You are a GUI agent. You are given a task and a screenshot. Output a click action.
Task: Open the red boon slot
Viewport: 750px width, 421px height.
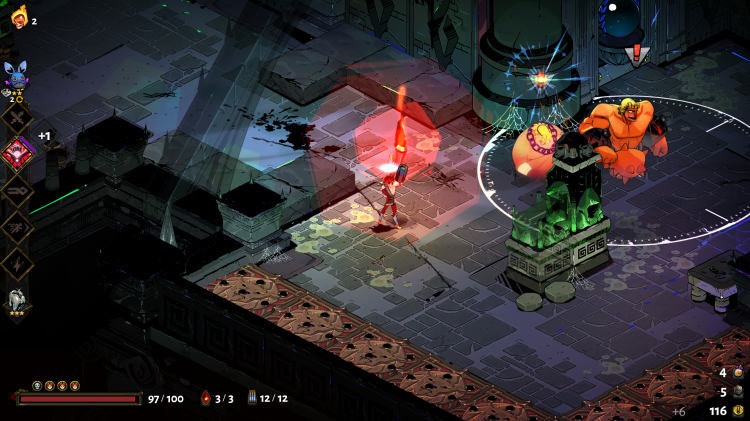coord(17,152)
